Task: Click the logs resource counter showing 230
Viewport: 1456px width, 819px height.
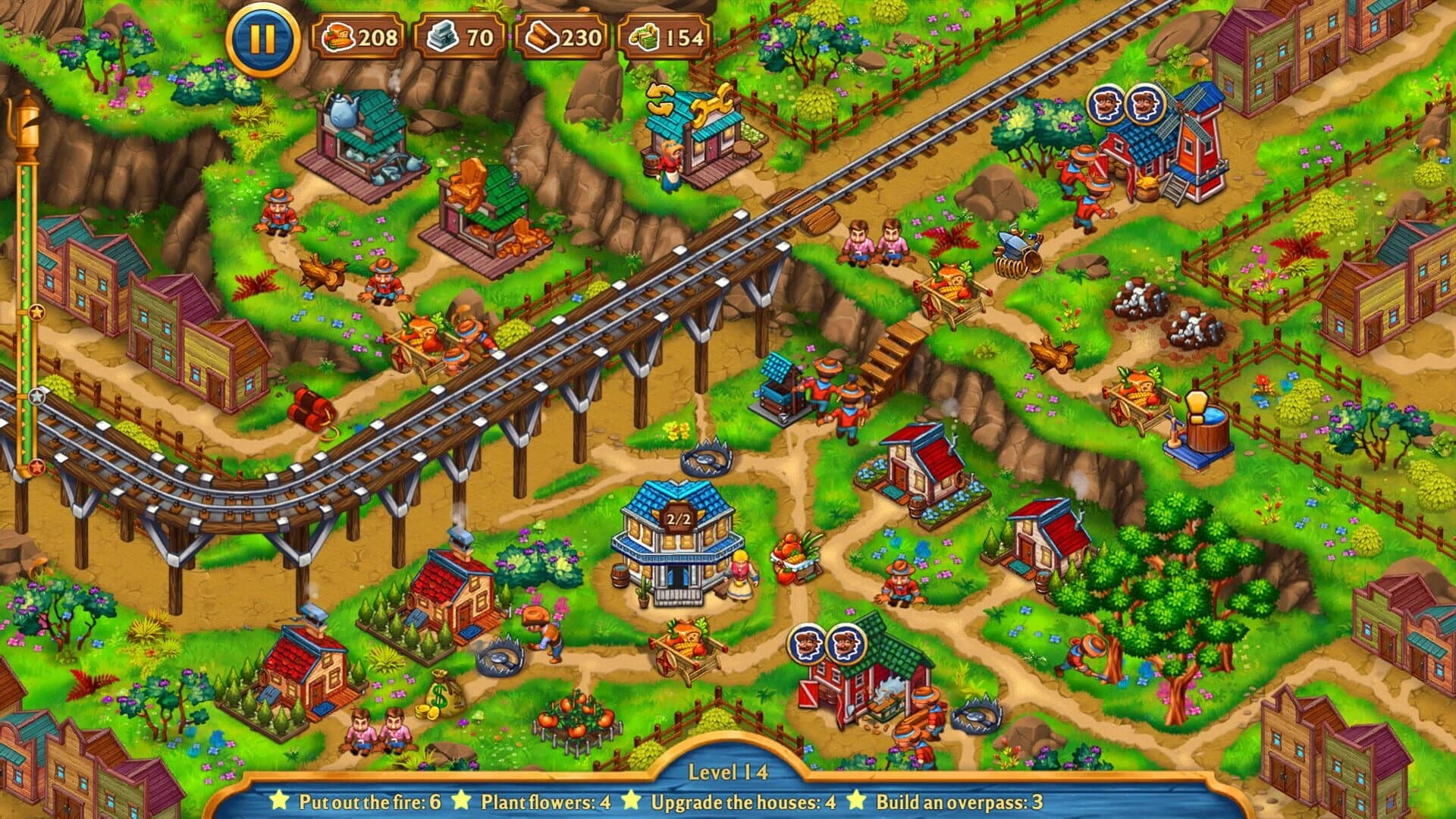Action: [x=561, y=35]
